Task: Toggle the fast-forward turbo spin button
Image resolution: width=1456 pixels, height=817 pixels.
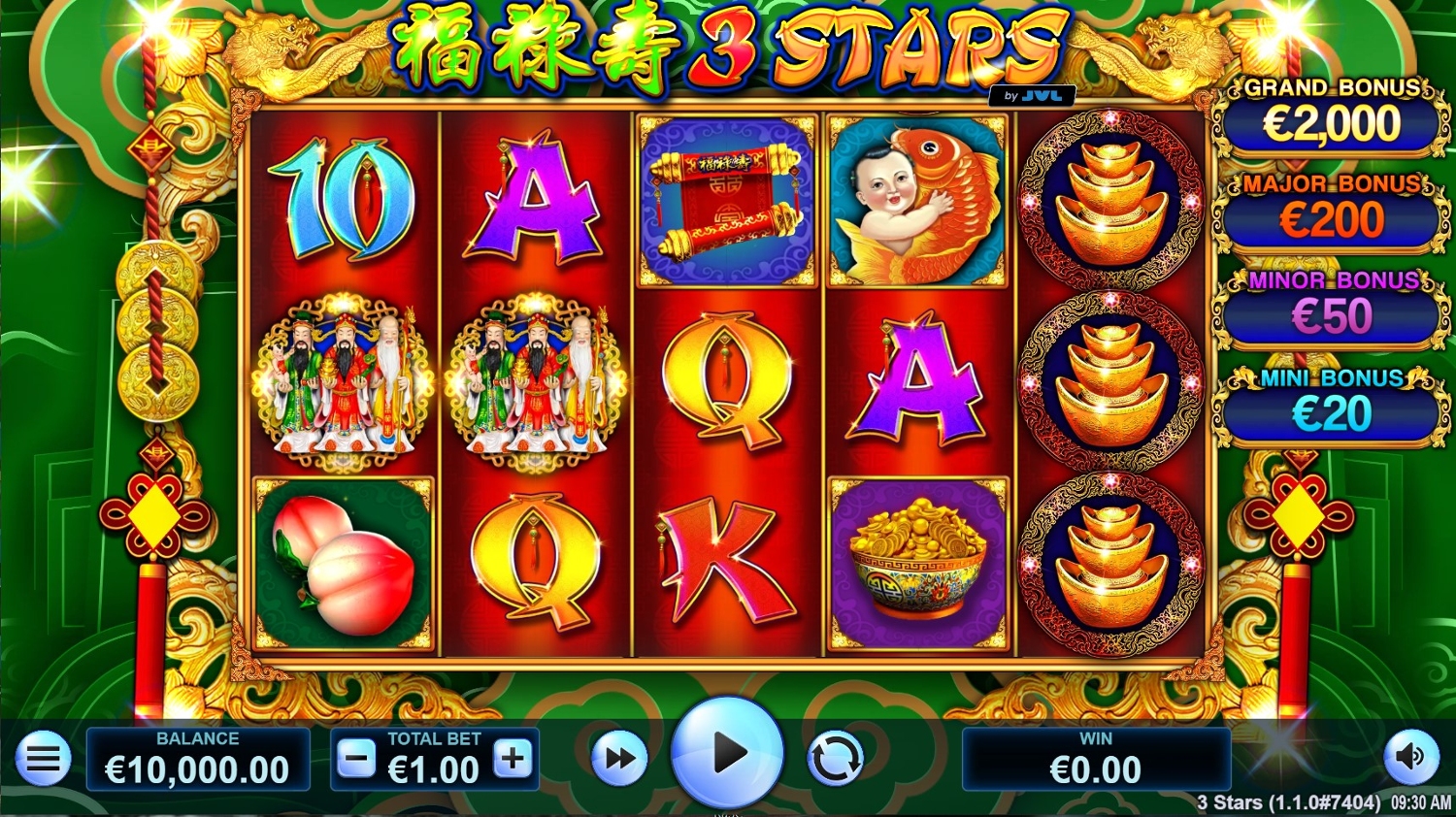Action: (619, 759)
